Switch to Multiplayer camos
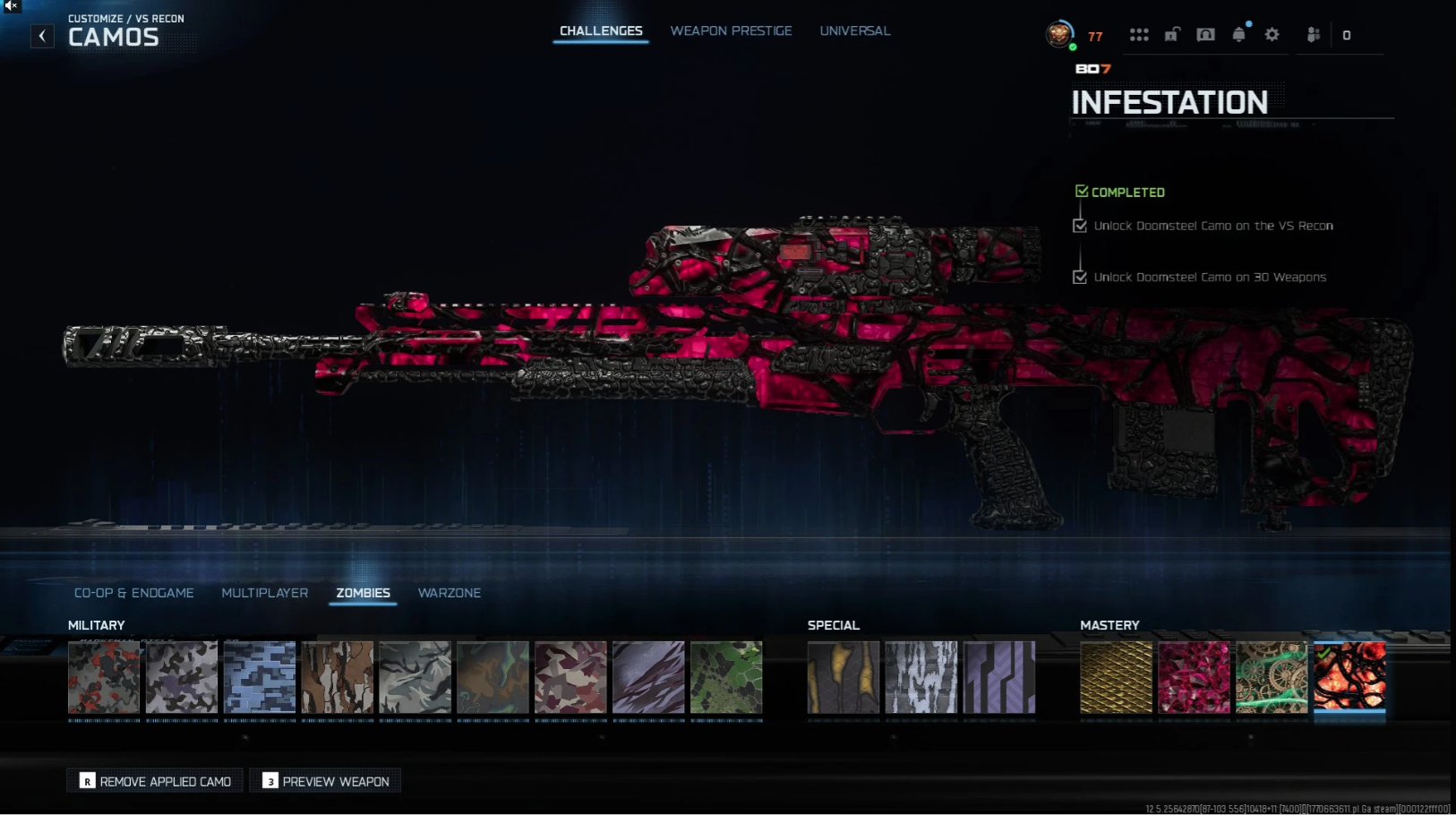The width and height of the screenshot is (1456, 815). [264, 593]
